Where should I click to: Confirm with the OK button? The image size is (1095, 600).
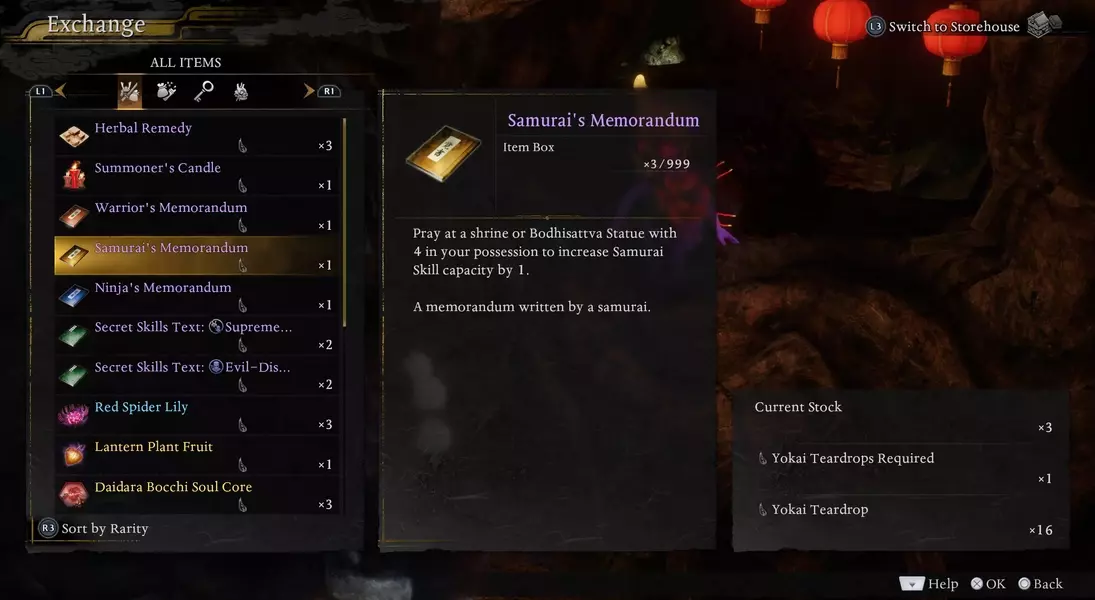(988, 584)
